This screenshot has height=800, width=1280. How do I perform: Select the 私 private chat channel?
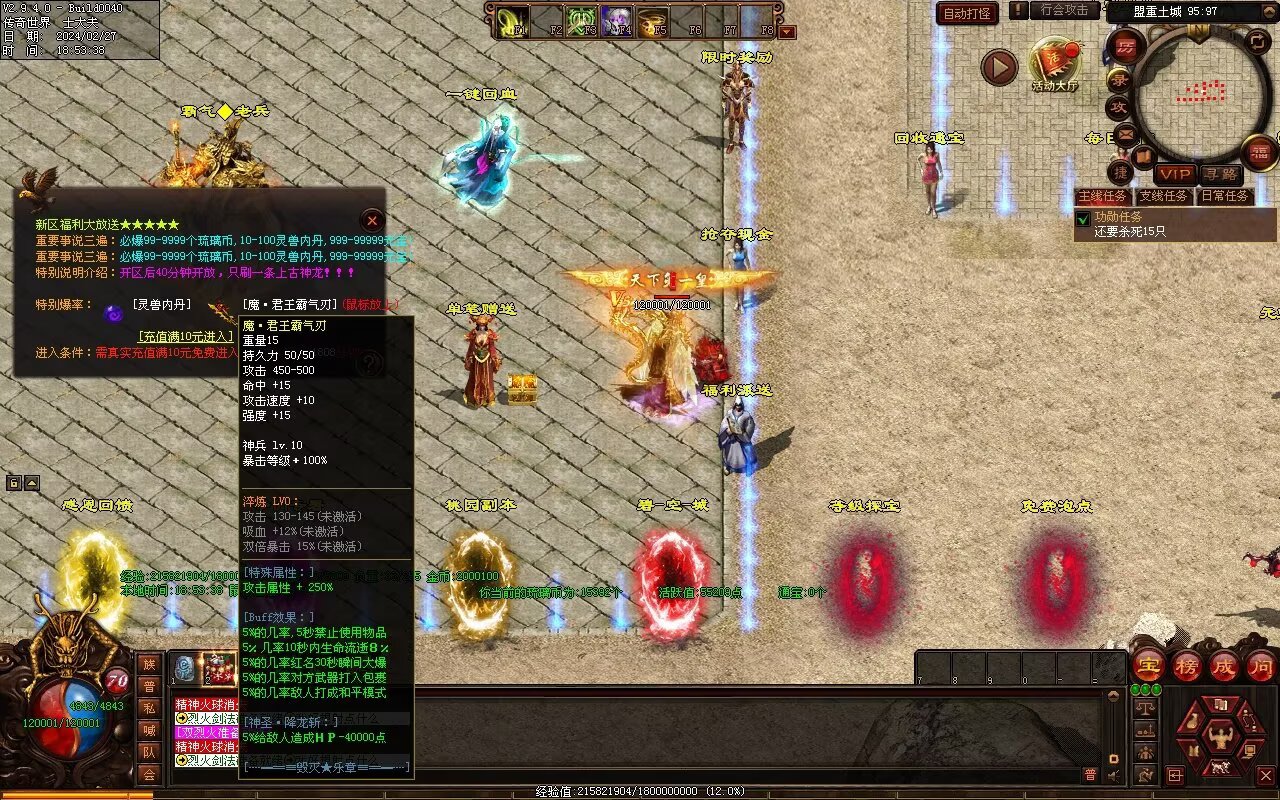(149, 708)
